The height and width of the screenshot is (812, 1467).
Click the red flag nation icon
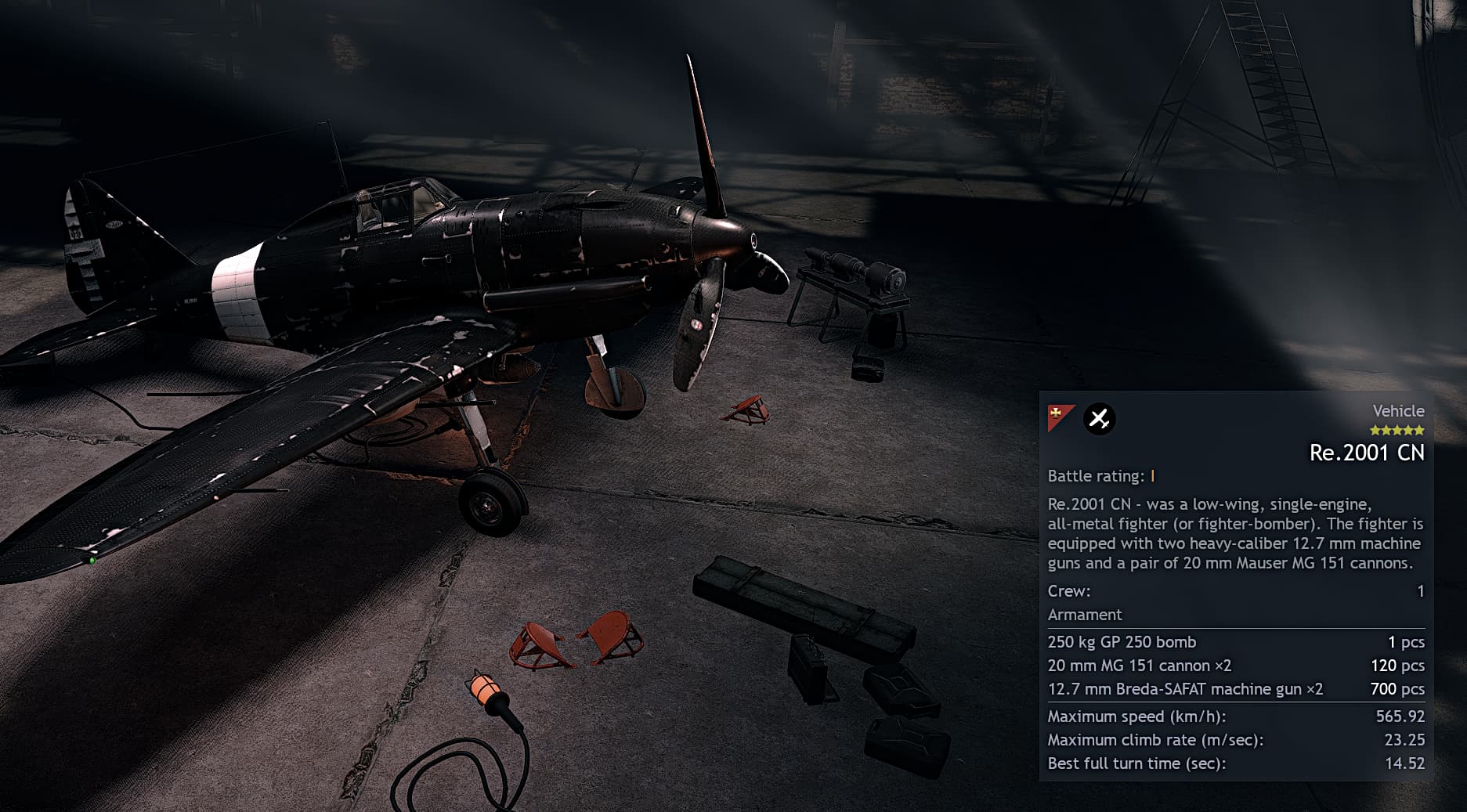pyautogui.click(x=1060, y=417)
